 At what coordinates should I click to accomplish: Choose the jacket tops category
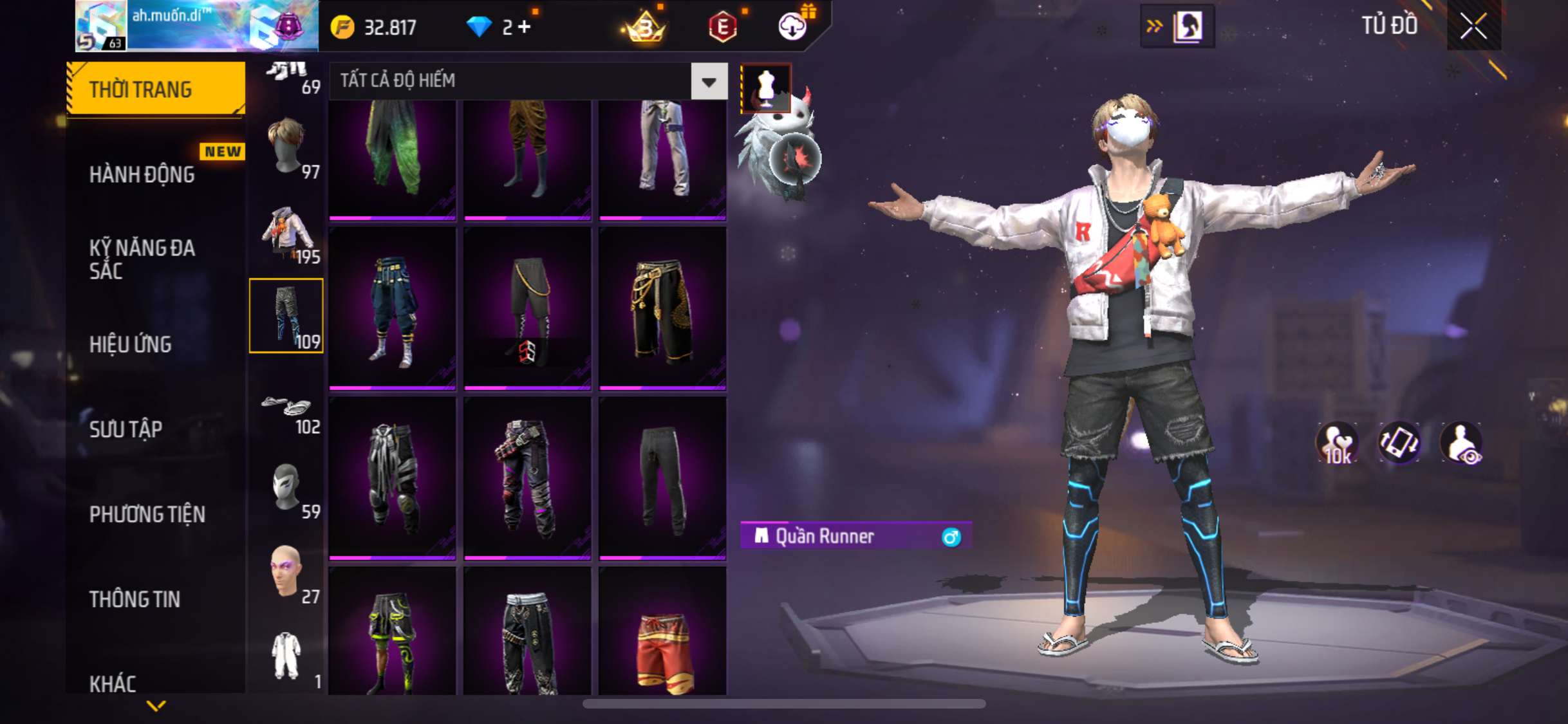pos(287,232)
